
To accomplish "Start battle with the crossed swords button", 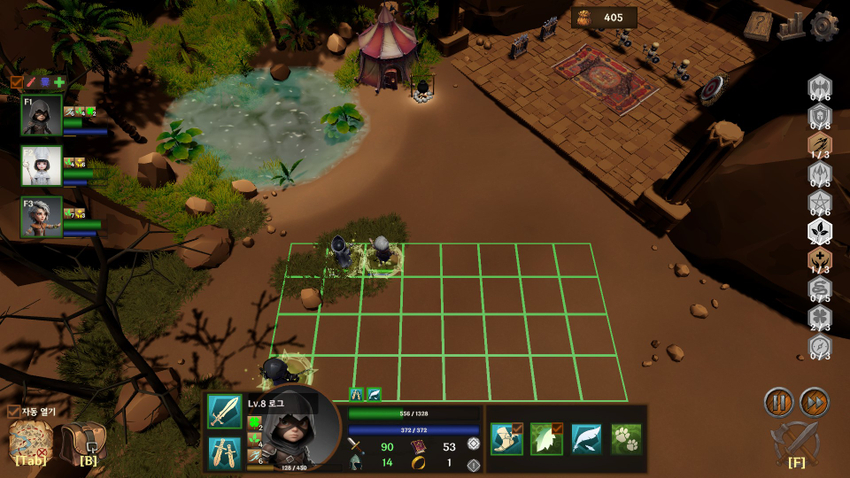I will coord(796,439).
